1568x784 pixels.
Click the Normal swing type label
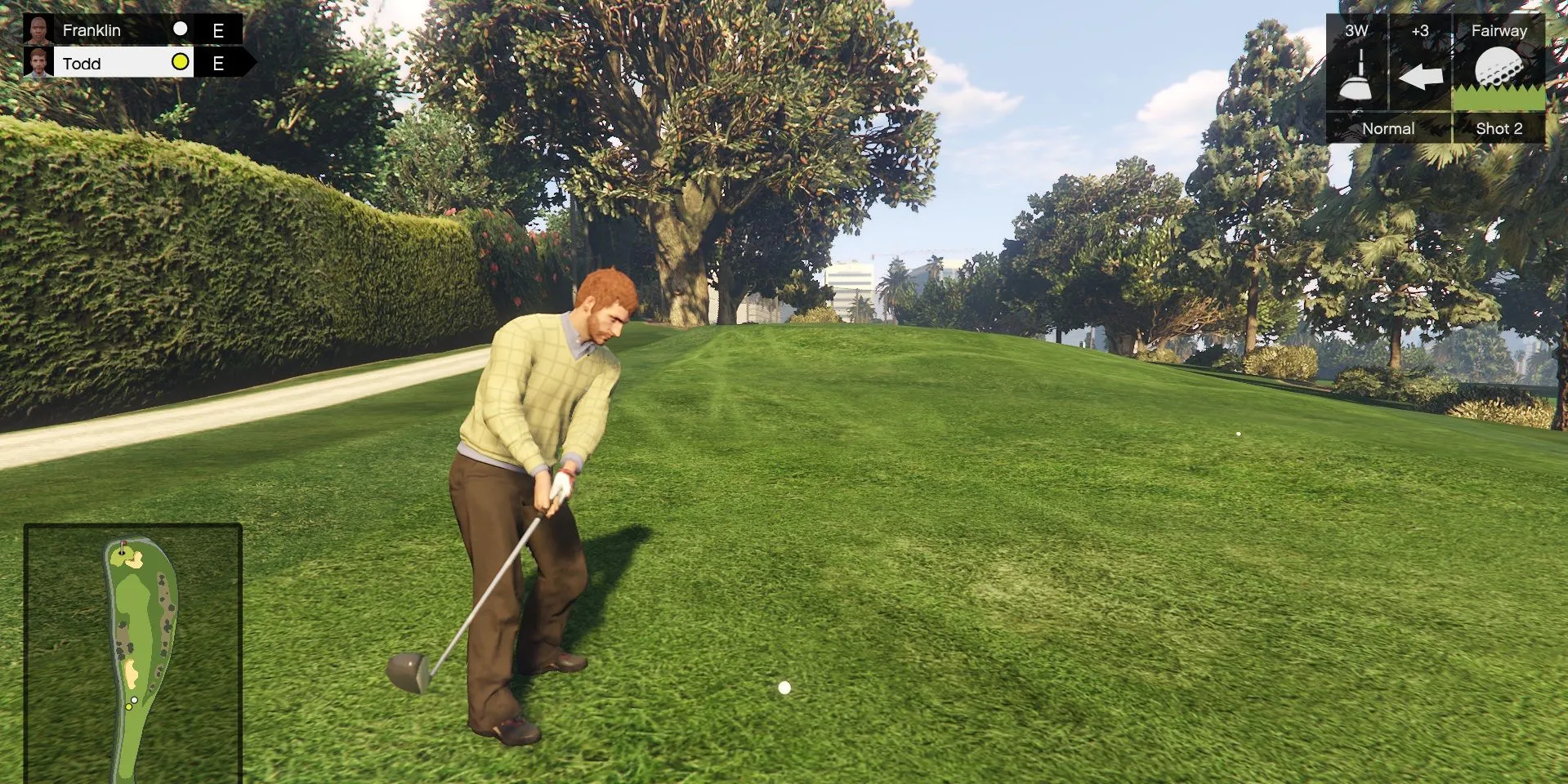tap(1387, 128)
